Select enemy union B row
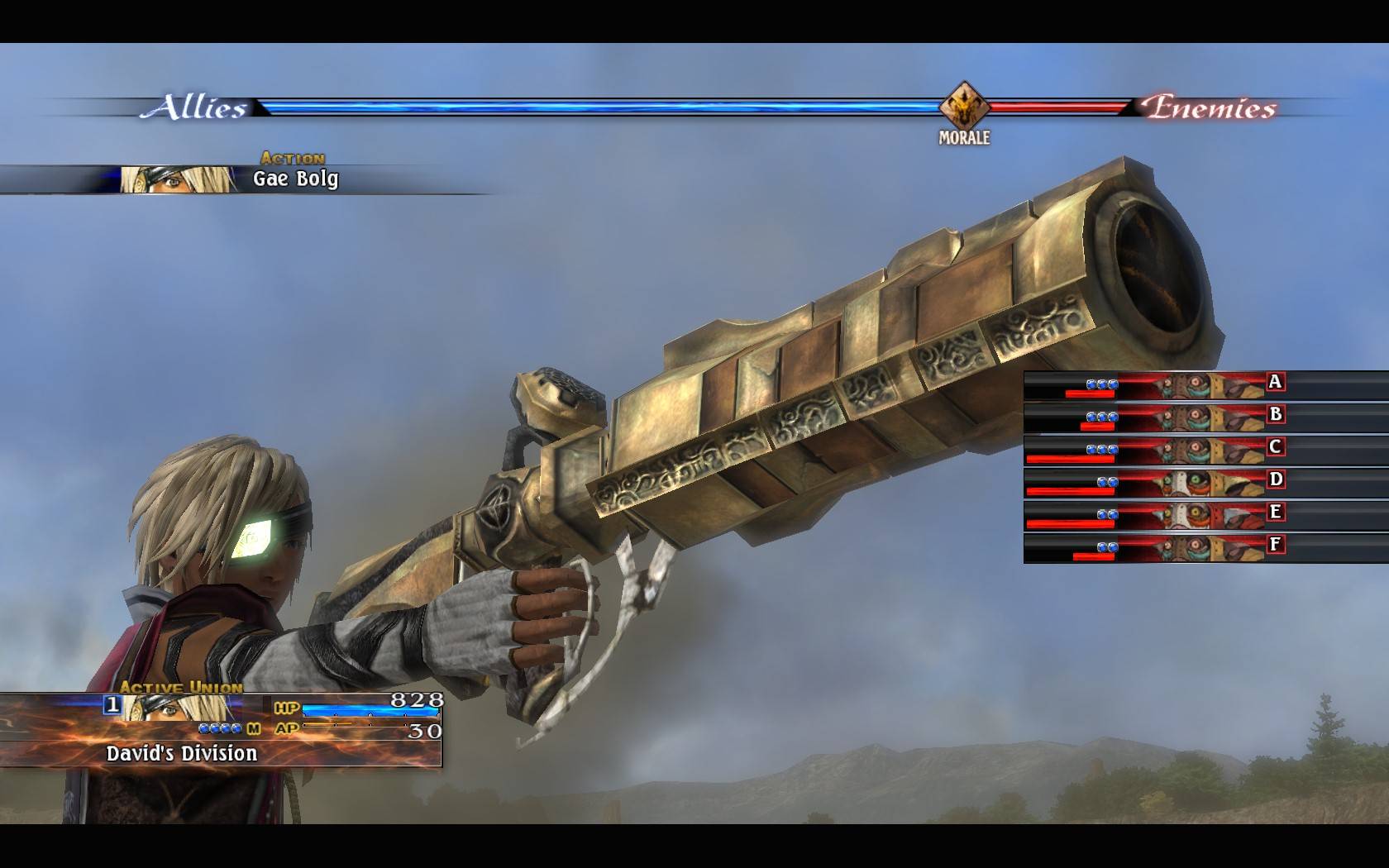1389x868 pixels. [x=1204, y=417]
